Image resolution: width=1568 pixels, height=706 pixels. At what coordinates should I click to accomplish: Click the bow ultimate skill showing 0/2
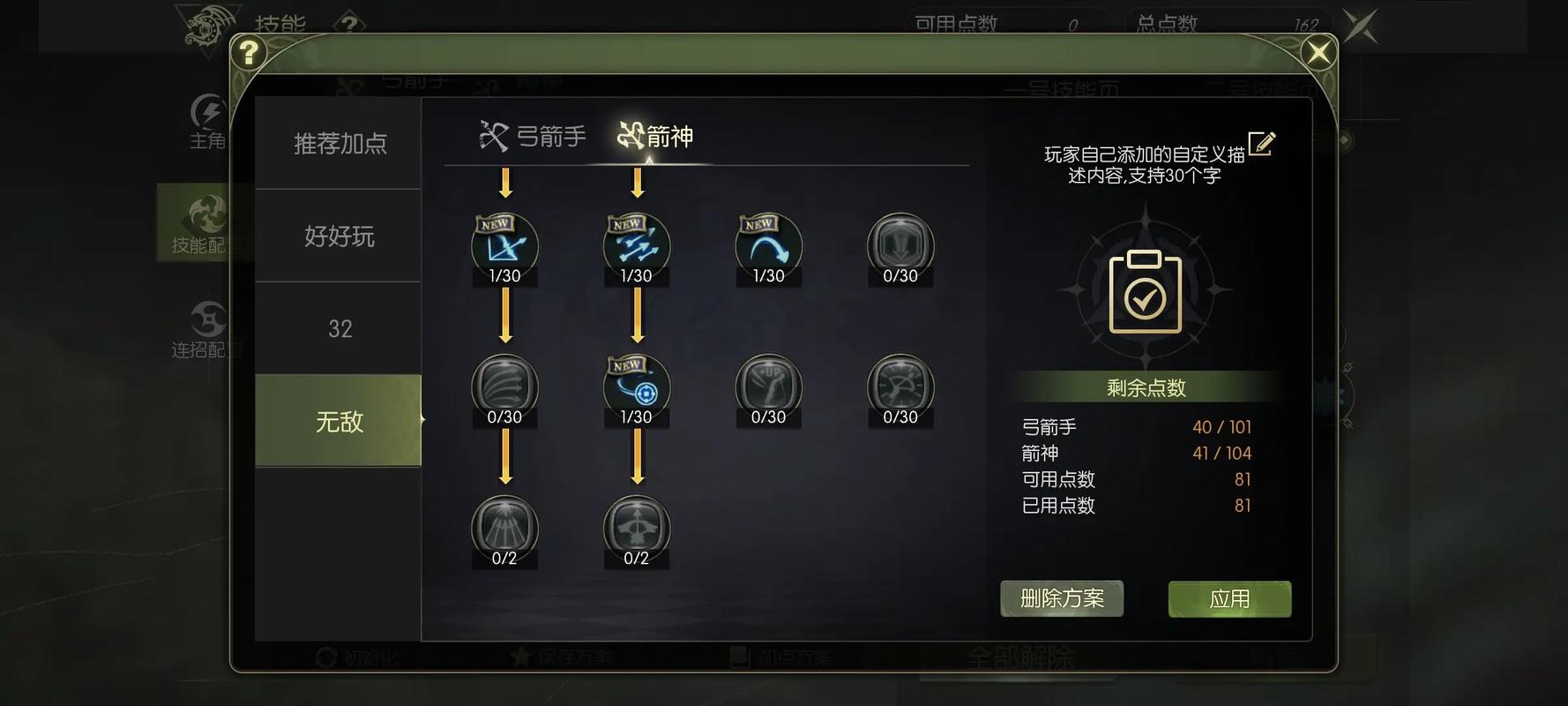pyautogui.click(x=636, y=529)
